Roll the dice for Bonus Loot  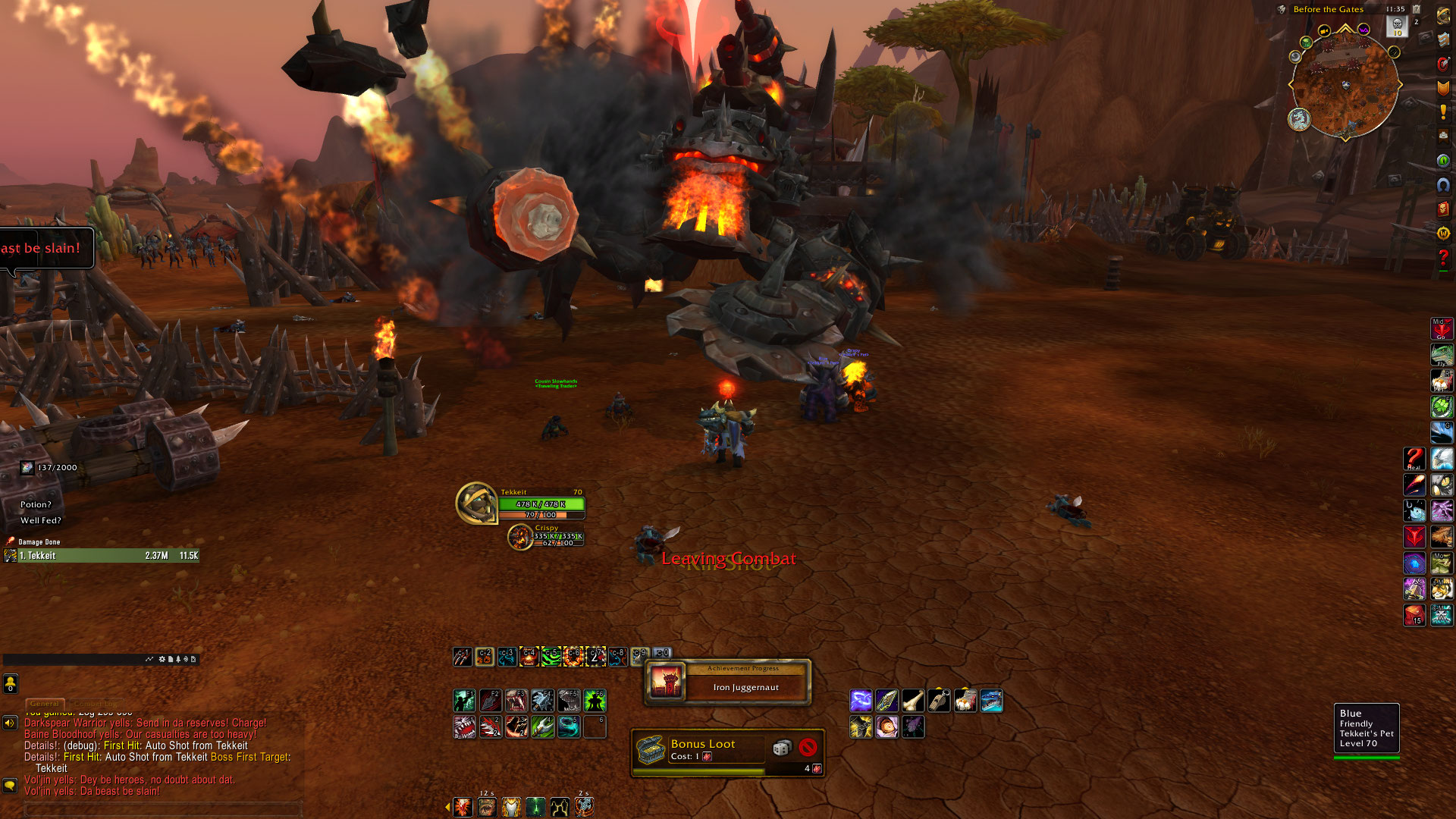pyautogui.click(x=781, y=748)
